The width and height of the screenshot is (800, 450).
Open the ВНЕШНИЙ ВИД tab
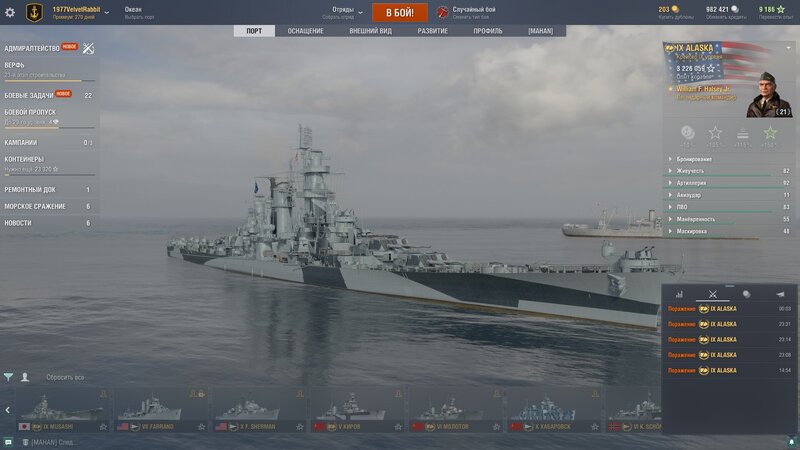(370, 31)
